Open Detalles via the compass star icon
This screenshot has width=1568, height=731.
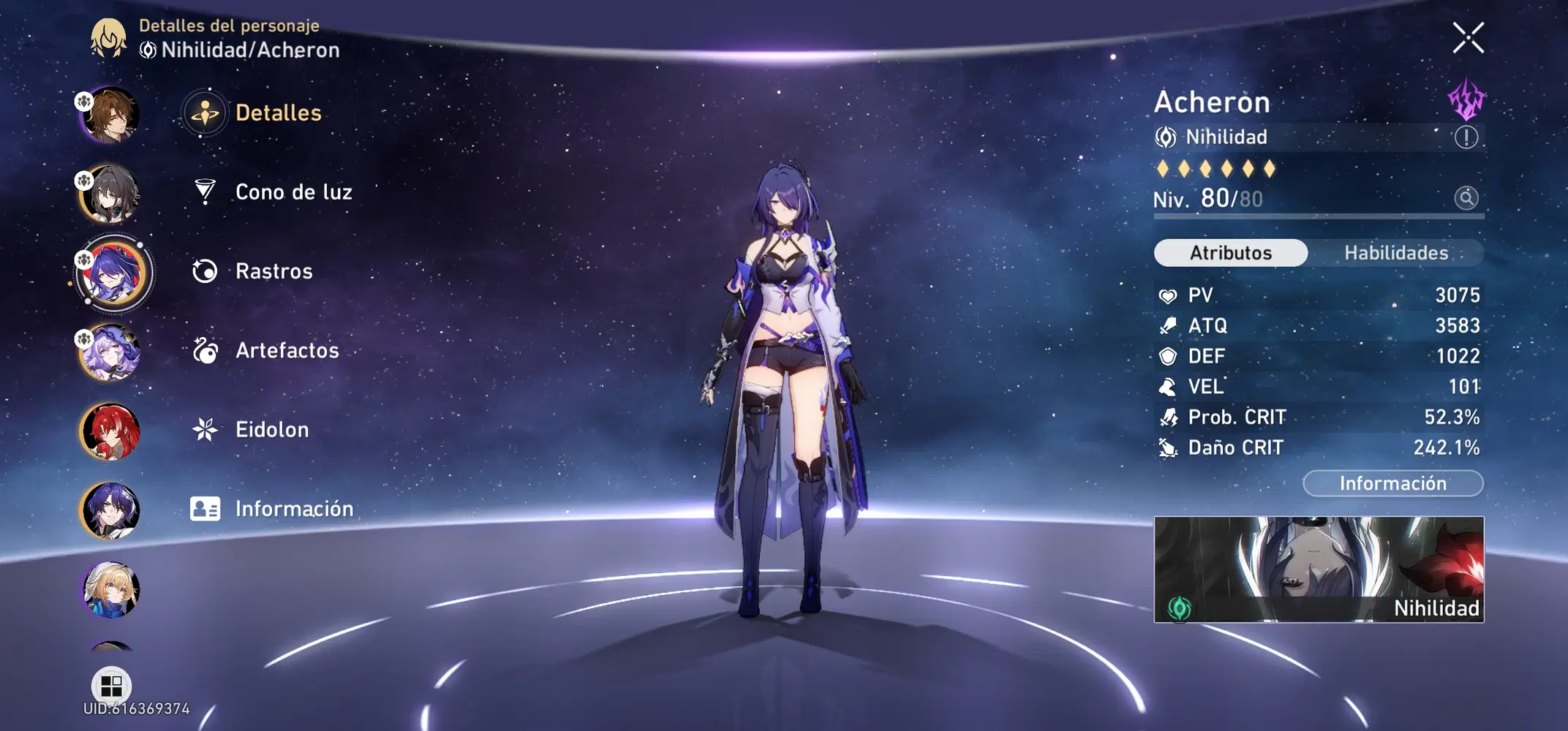point(206,113)
